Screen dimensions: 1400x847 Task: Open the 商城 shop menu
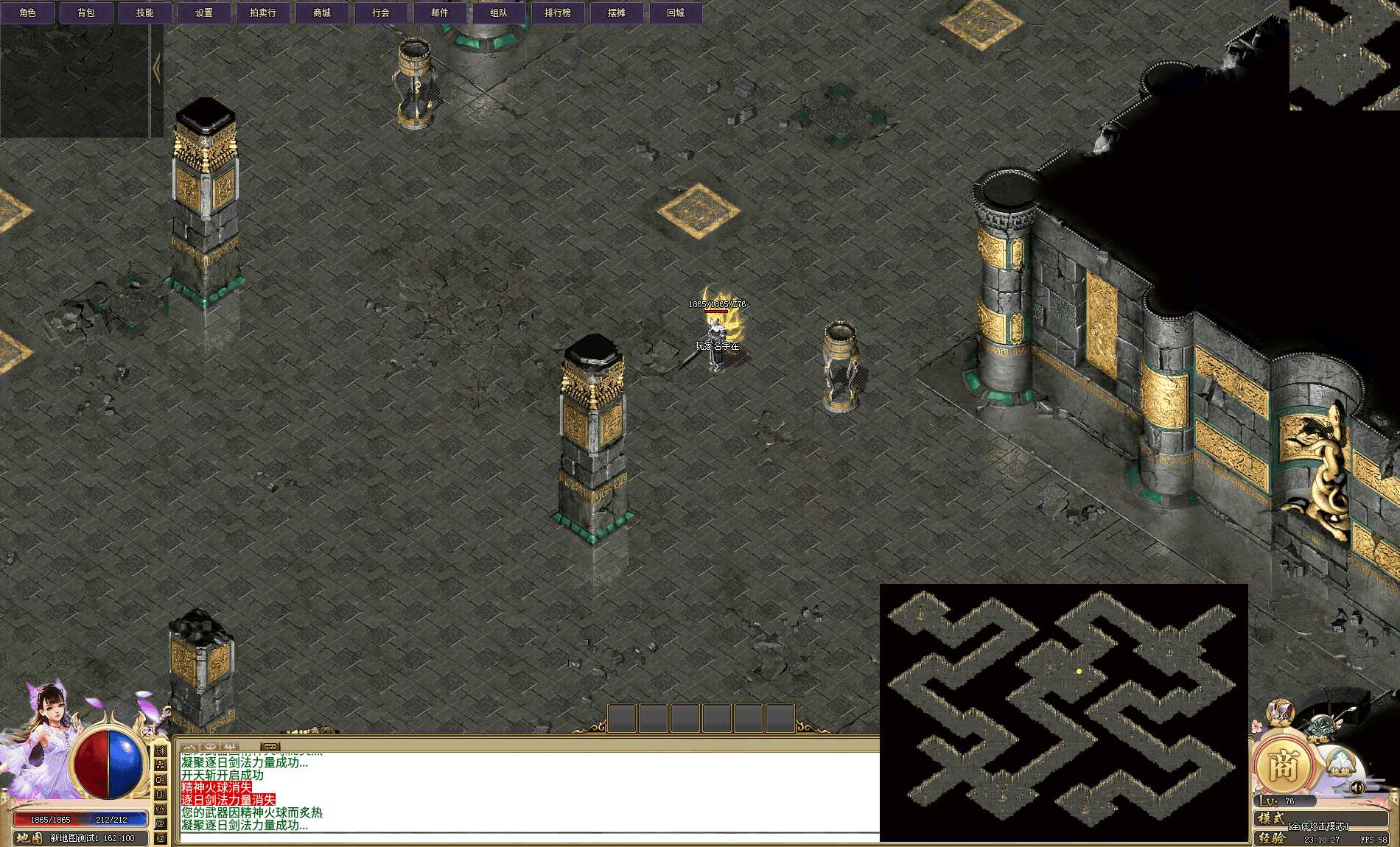(322, 13)
